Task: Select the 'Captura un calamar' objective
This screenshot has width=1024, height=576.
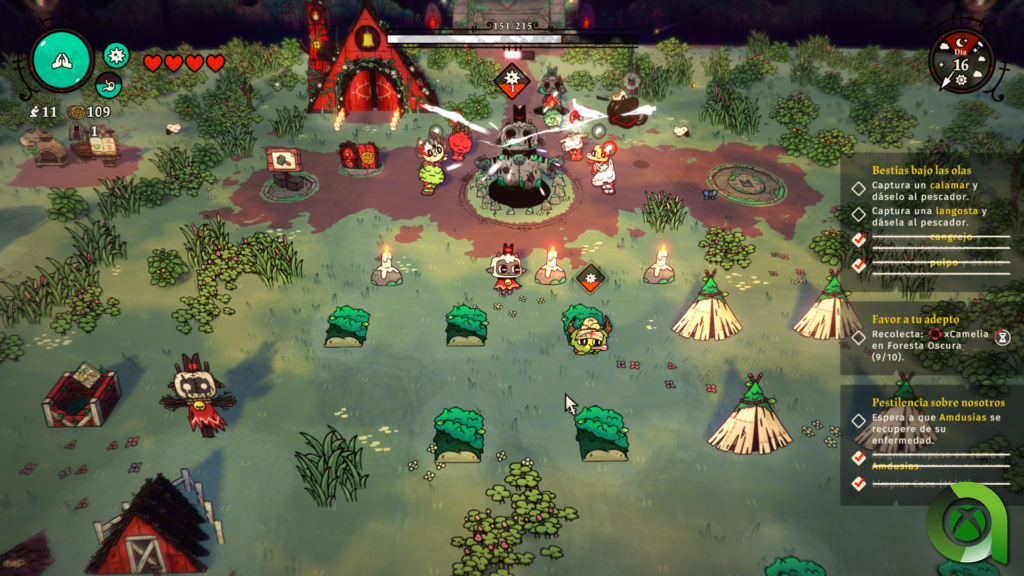Action: pos(924,192)
